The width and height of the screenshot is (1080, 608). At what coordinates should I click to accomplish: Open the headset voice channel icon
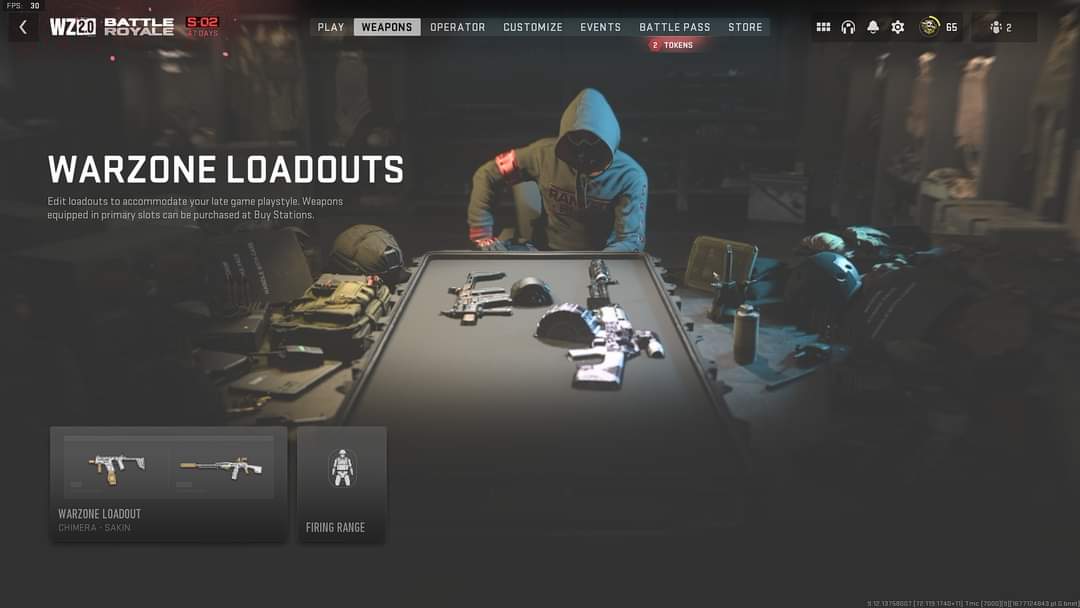coord(849,27)
